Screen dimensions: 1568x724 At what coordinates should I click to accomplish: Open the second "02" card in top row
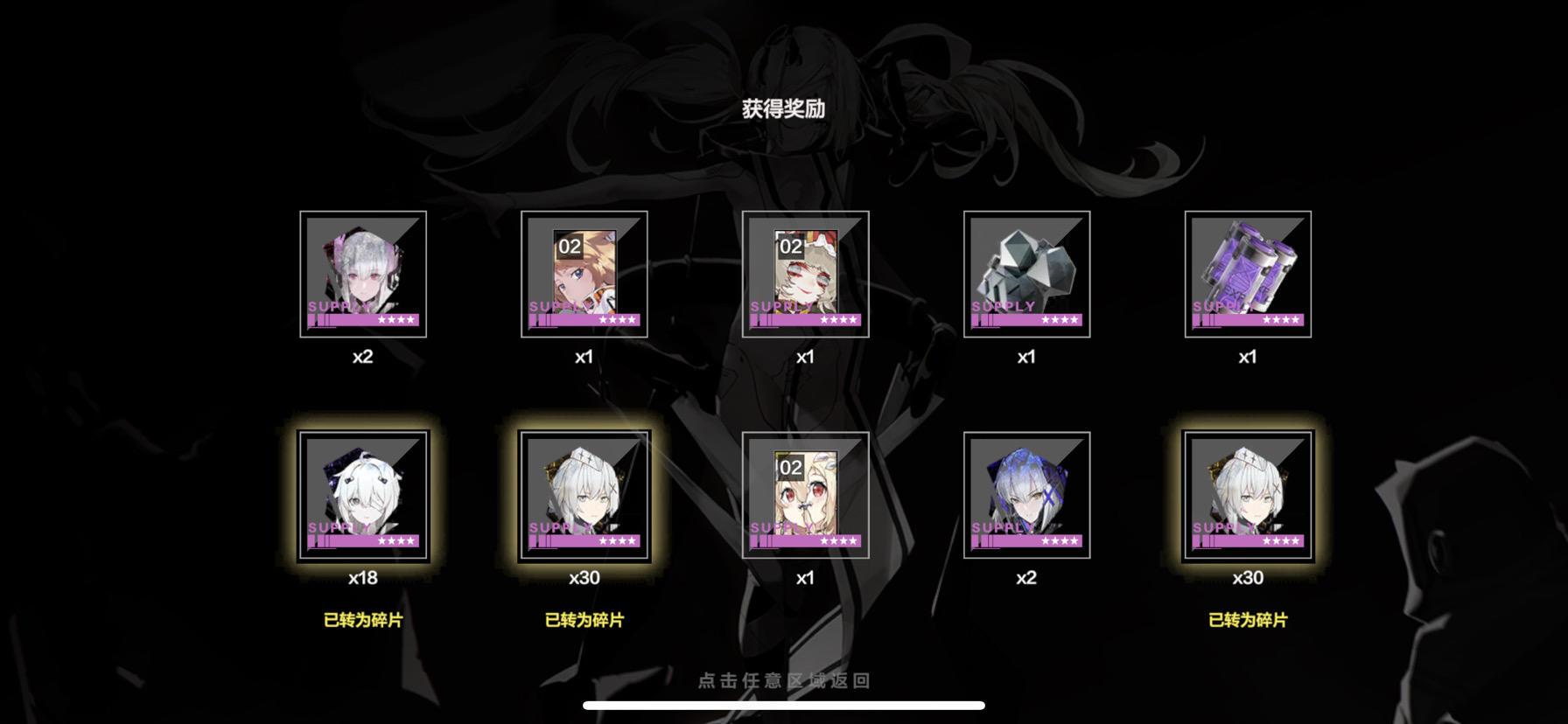pyautogui.click(x=805, y=273)
